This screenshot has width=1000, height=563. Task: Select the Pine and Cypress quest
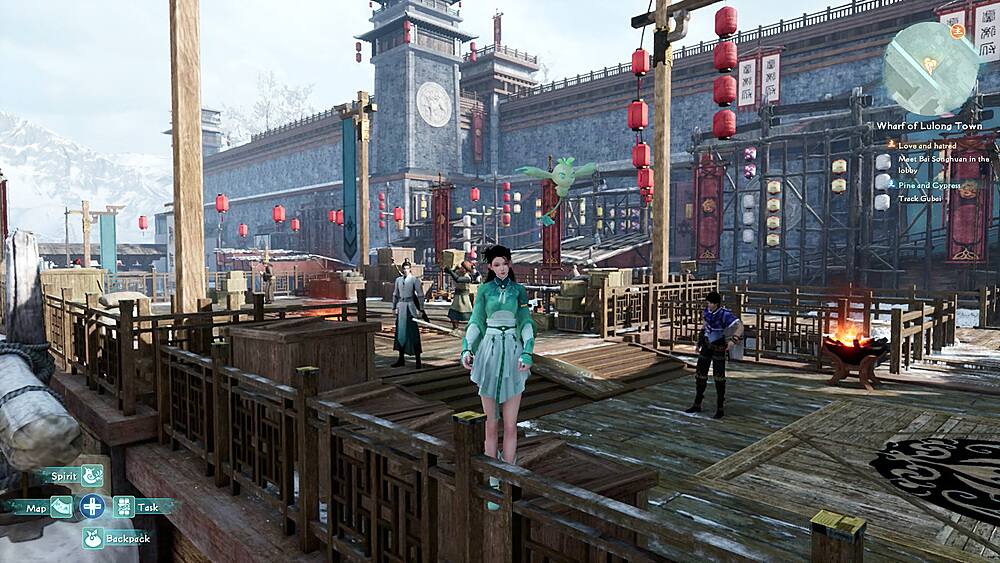(x=928, y=185)
